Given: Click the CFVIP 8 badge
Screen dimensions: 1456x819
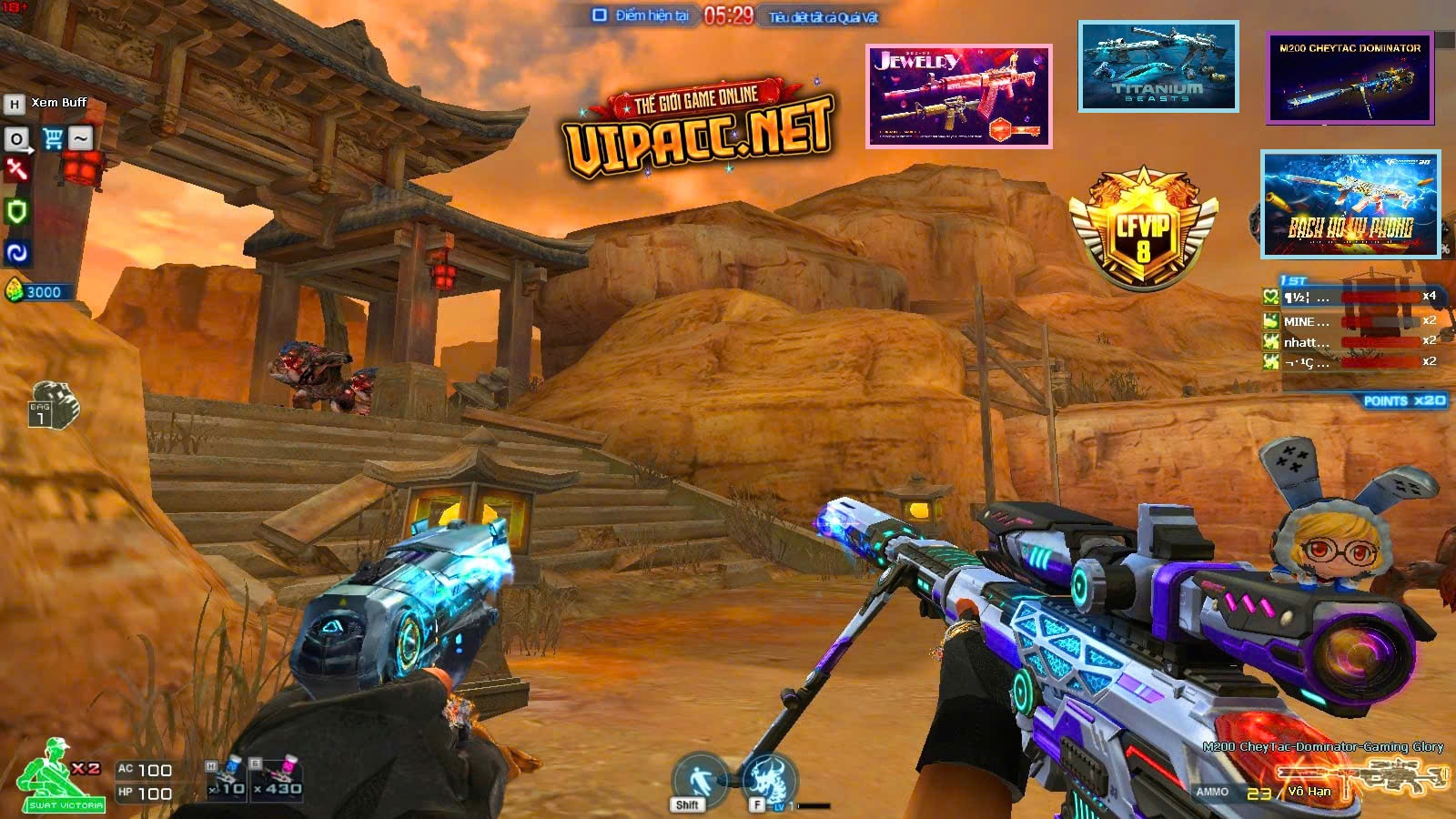Looking at the screenshot, I should [1142, 227].
